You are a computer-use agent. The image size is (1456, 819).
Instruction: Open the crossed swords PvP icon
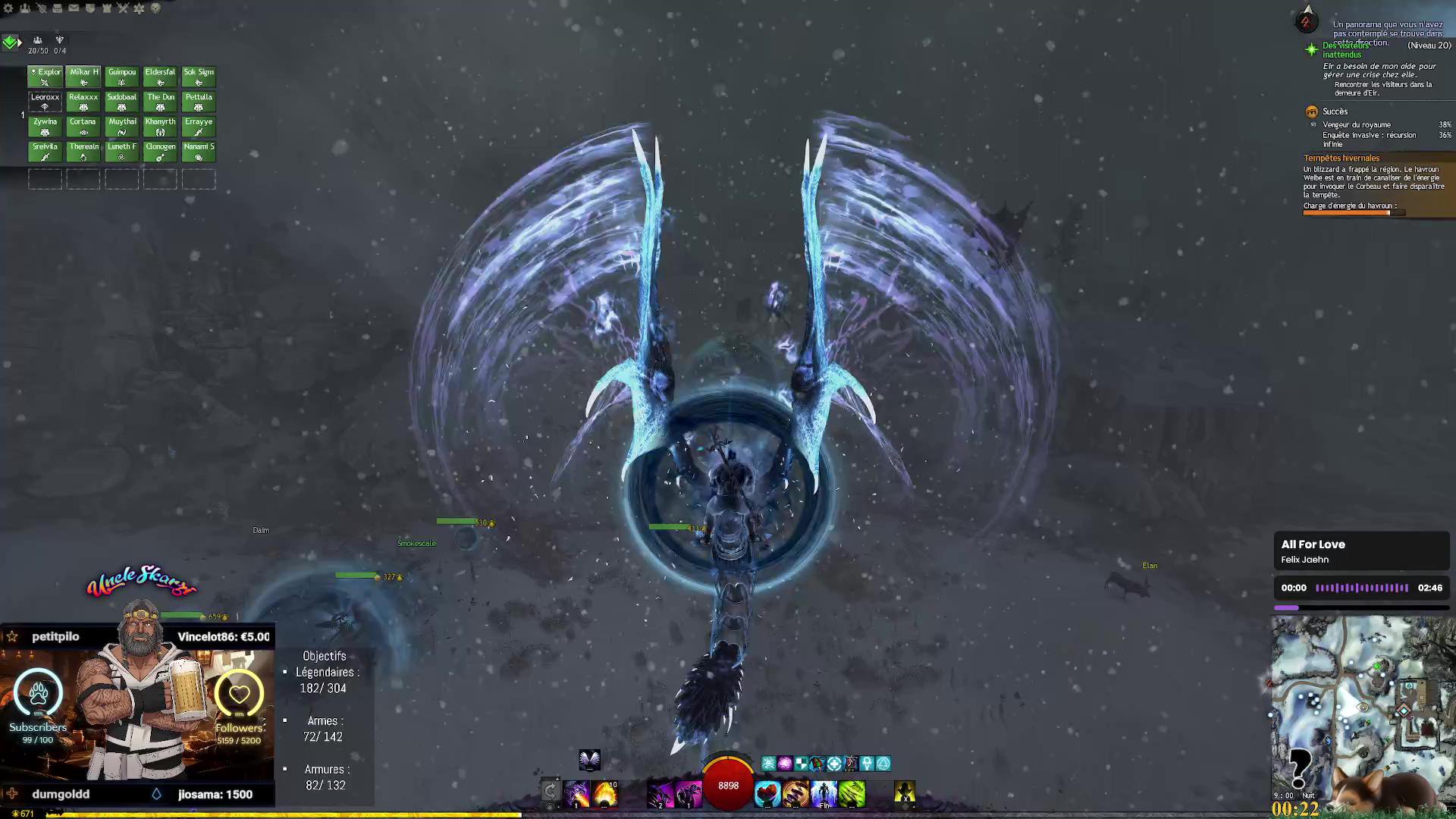tap(123, 8)
